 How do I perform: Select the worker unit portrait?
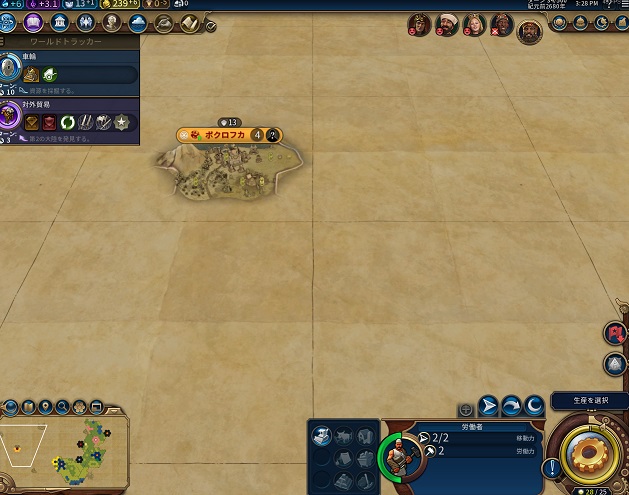pos(399,455)
